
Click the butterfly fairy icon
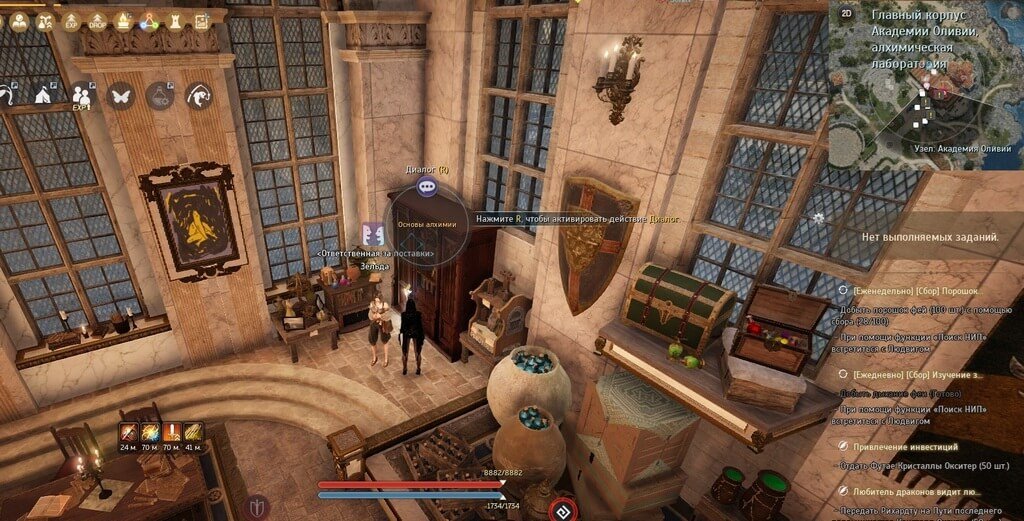(121, 96)
